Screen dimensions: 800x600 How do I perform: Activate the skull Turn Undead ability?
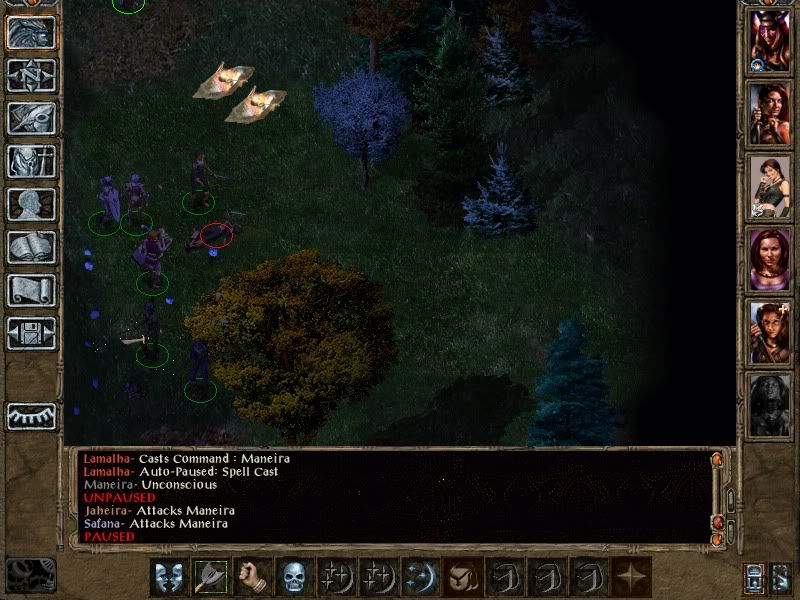tap(295, 577)
